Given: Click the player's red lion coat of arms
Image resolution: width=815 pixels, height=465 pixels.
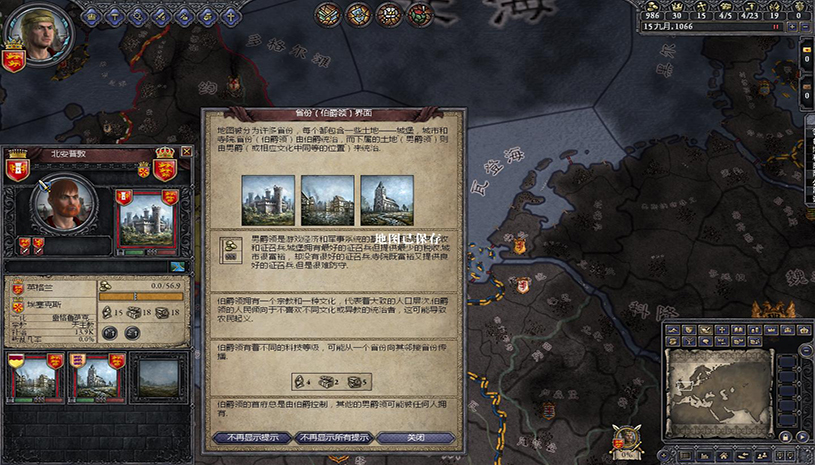Looking at the screenshot, I should (x=14, y=62).
